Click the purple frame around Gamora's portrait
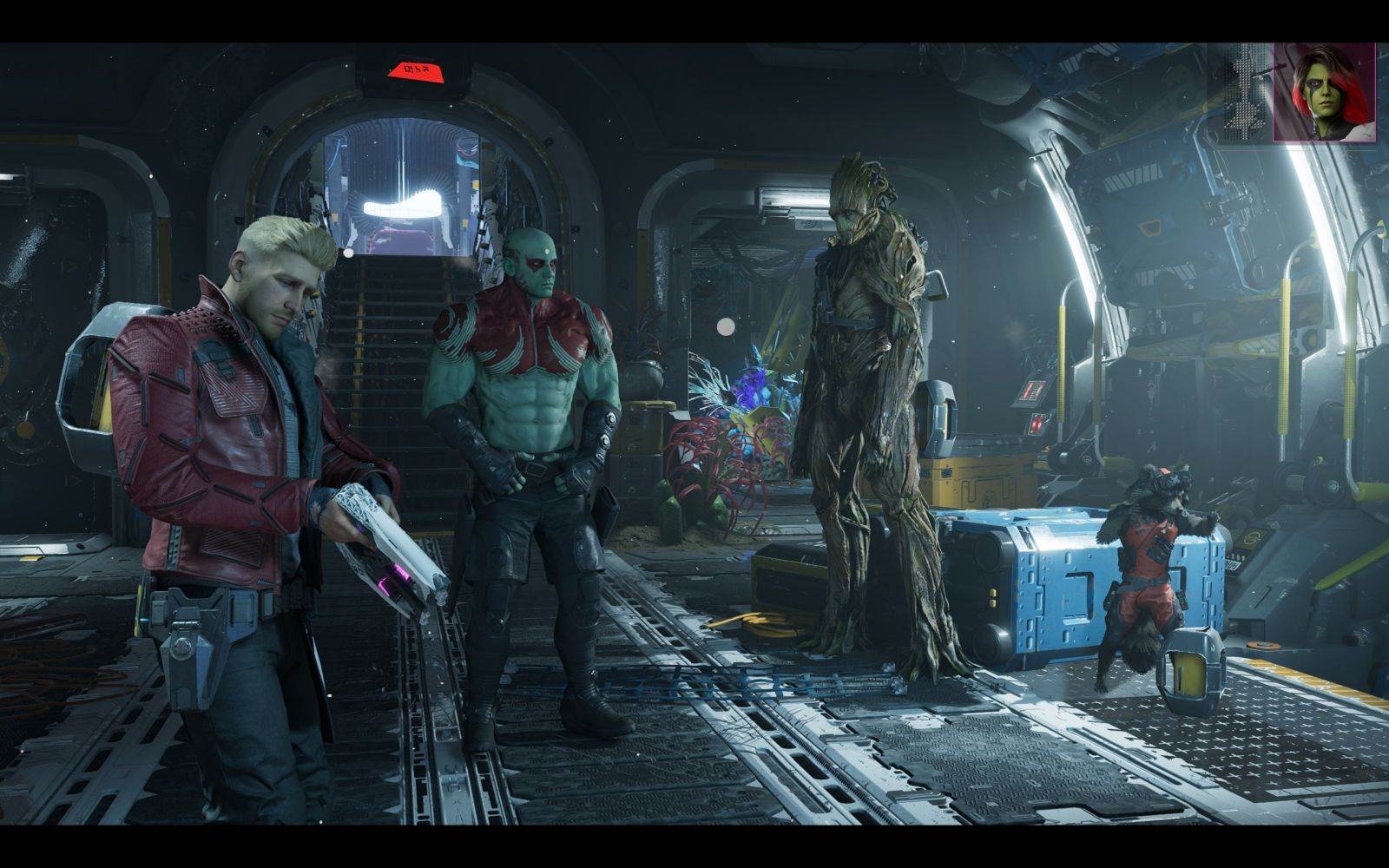The image size is (1389, 868). 1274,91
